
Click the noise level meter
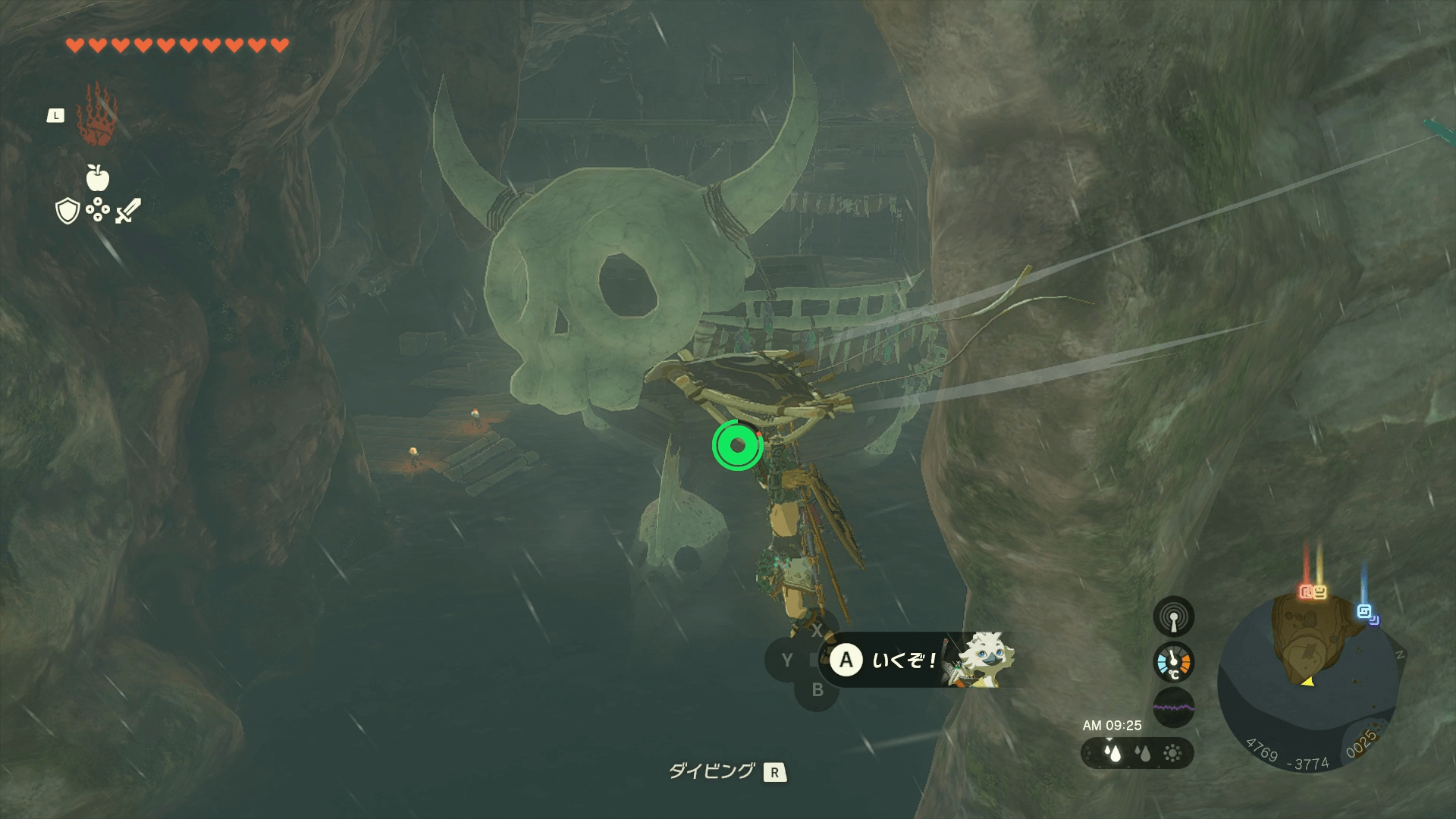point(1173,708)
